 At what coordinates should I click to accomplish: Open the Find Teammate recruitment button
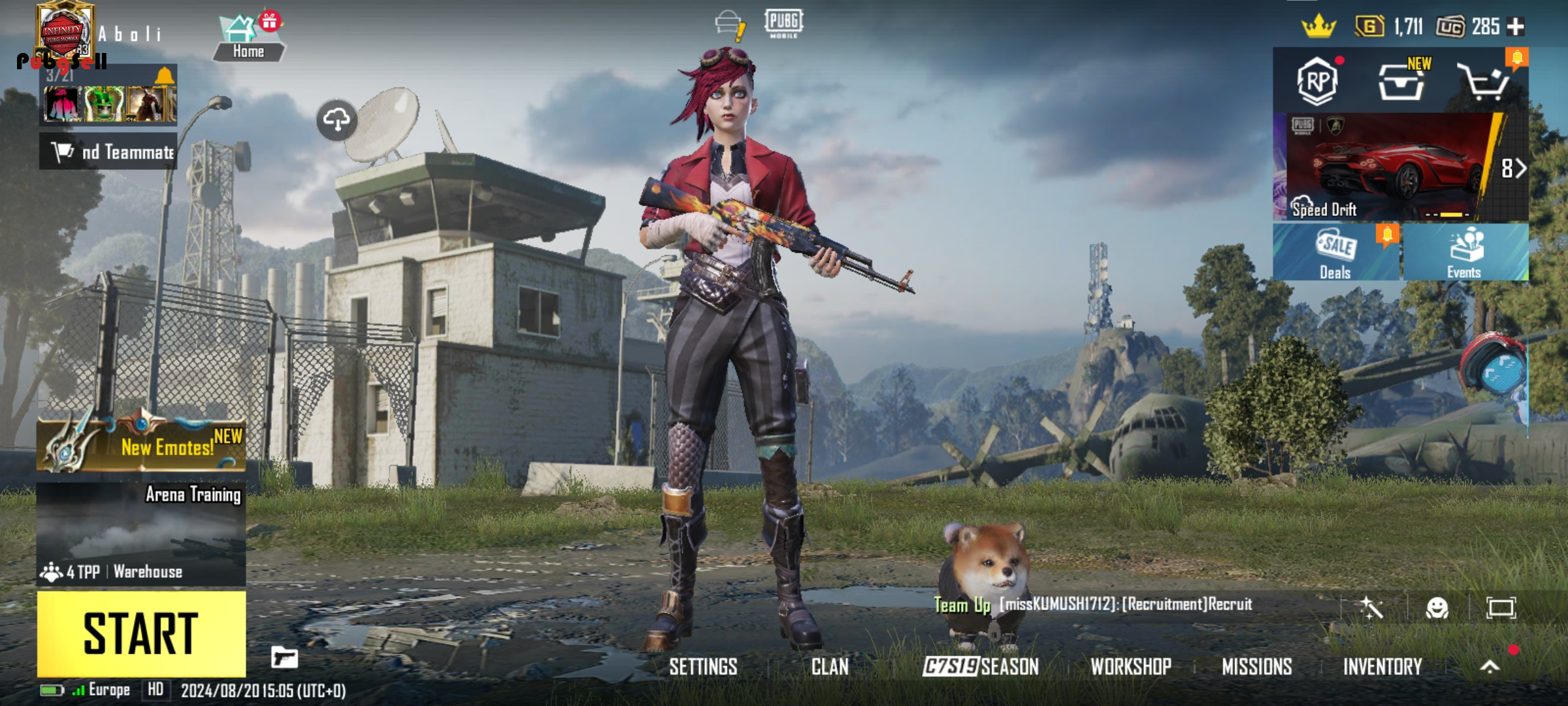pos(108,152)
